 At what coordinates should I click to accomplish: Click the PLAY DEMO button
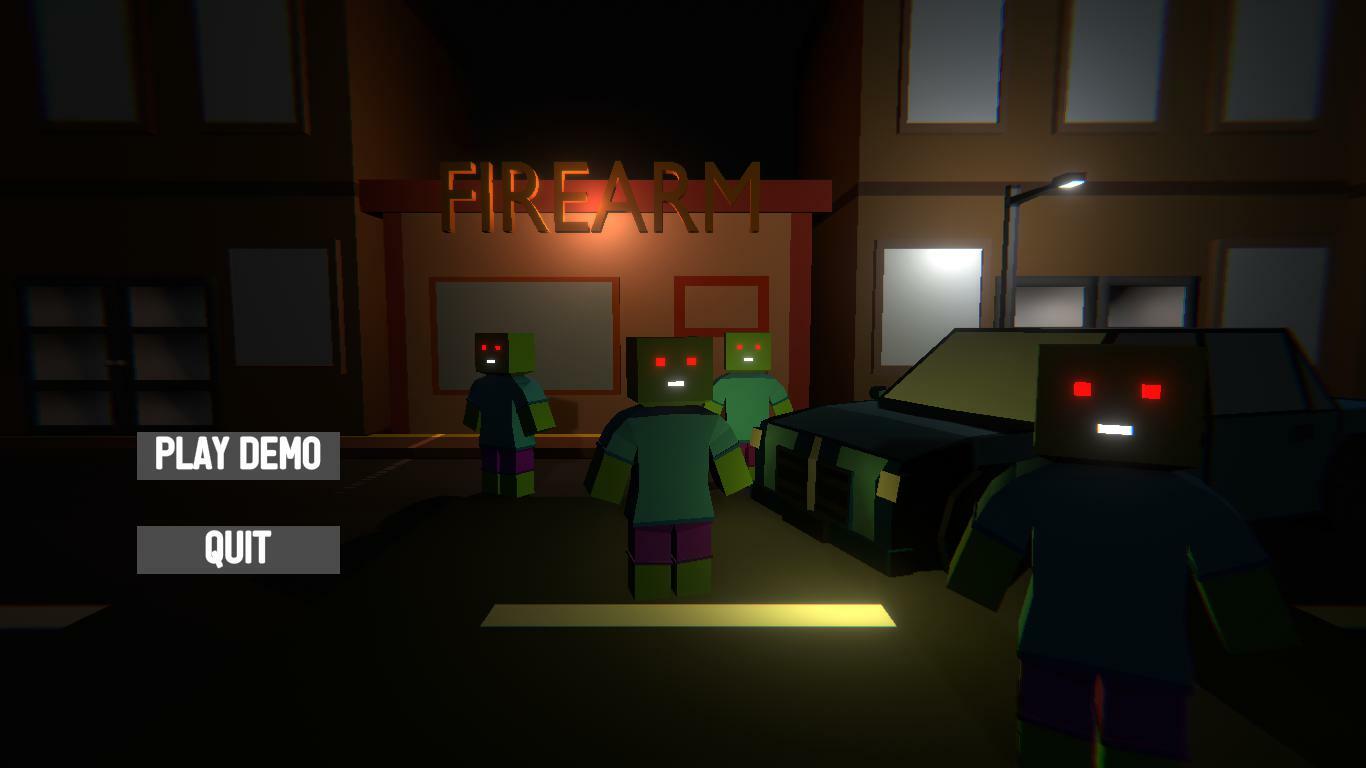click(x=237, y=455)
